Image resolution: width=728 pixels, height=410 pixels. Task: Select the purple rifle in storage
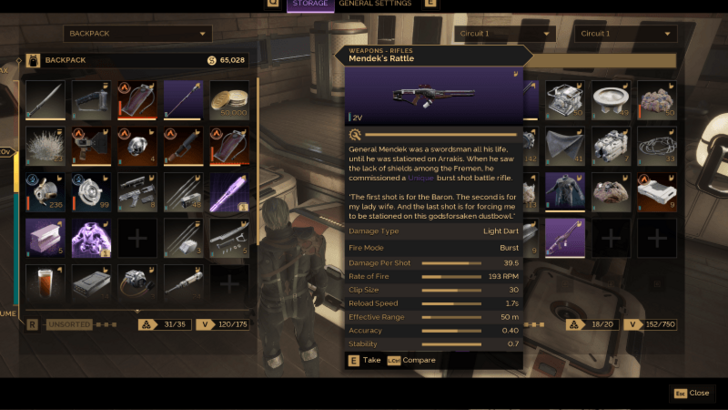(x=565, y=238)
